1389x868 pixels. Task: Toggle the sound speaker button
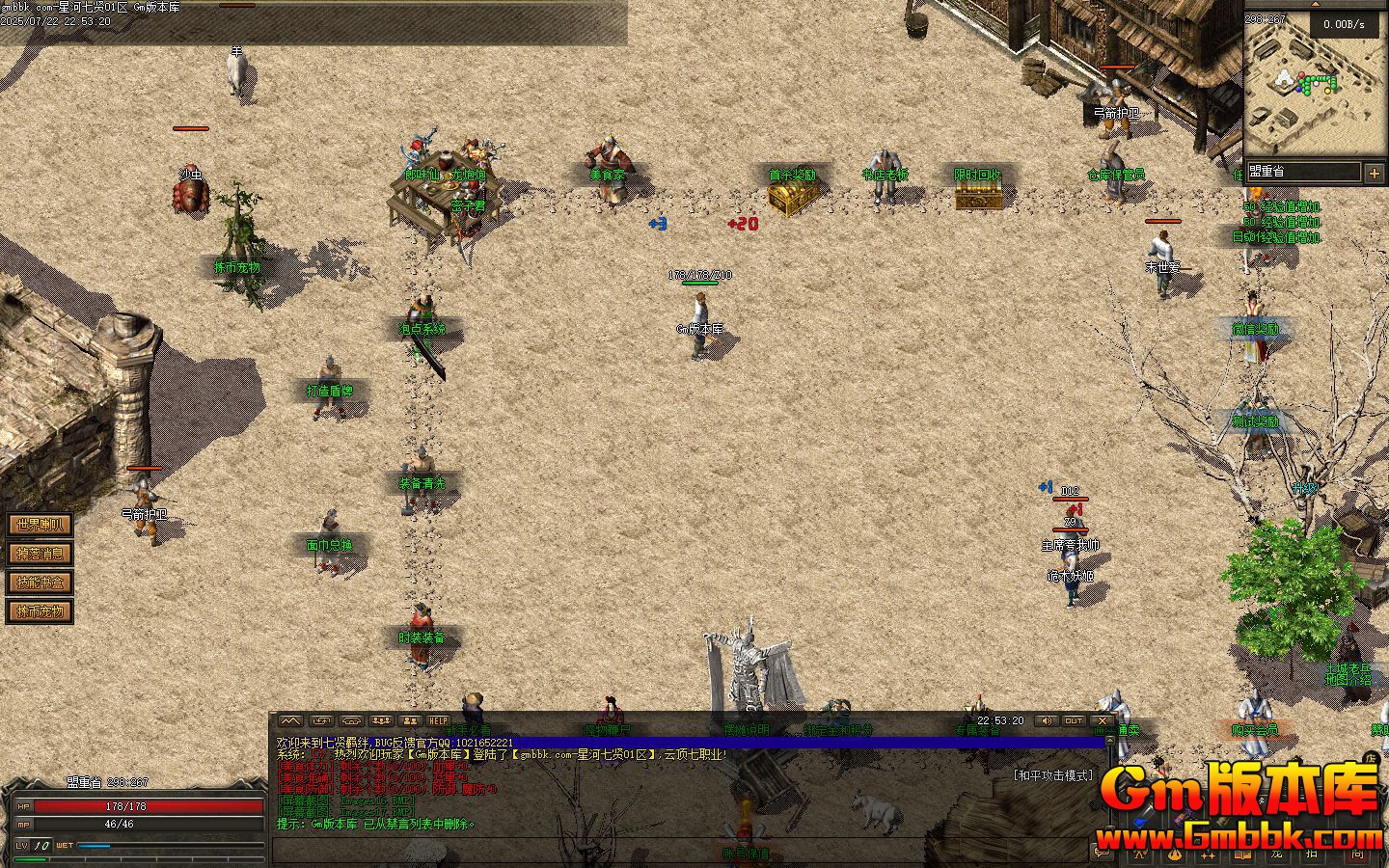coord(1046,720)
